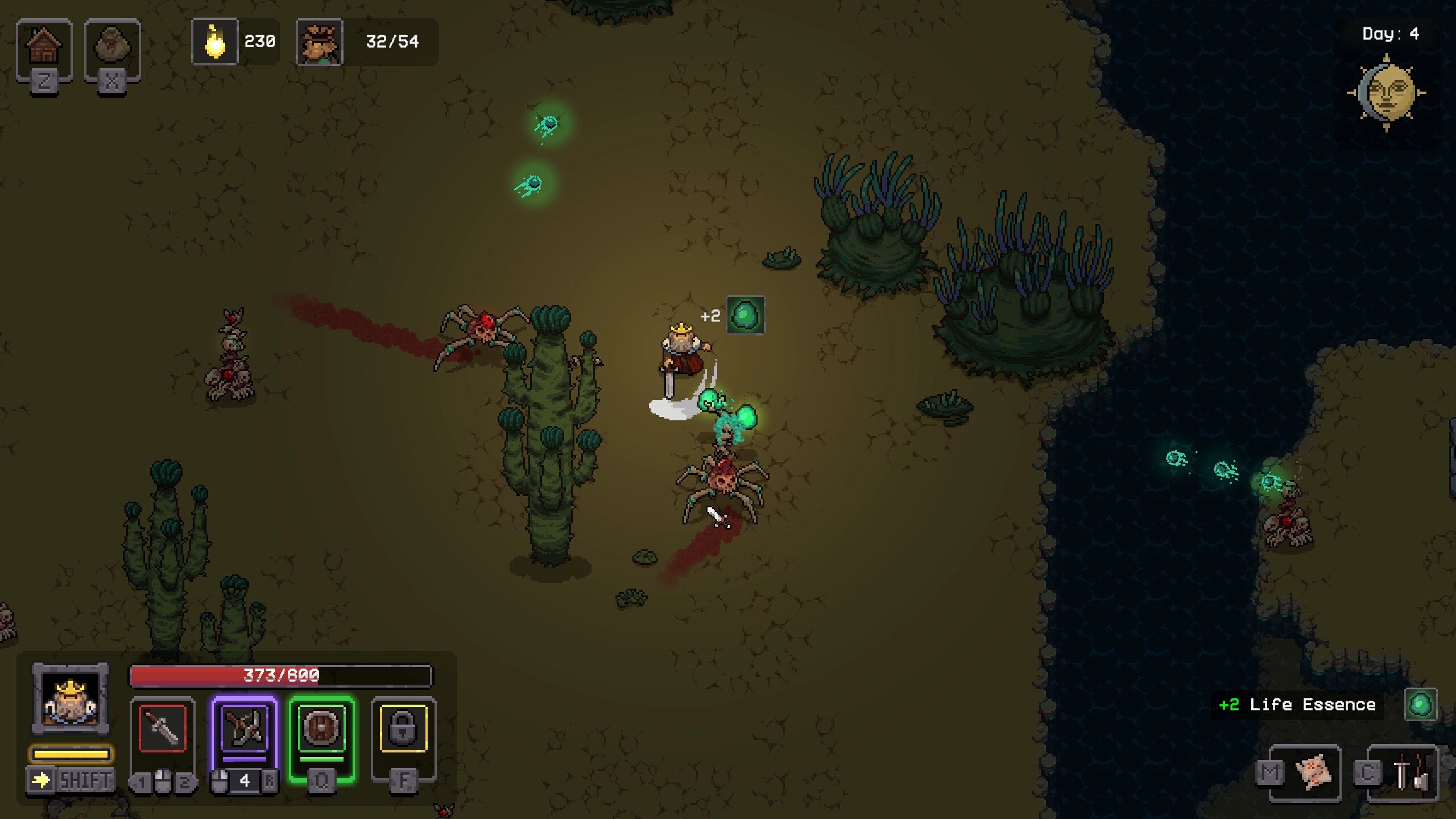
Task: Click the yellow flame currency icon
Action: pos(215,42)
